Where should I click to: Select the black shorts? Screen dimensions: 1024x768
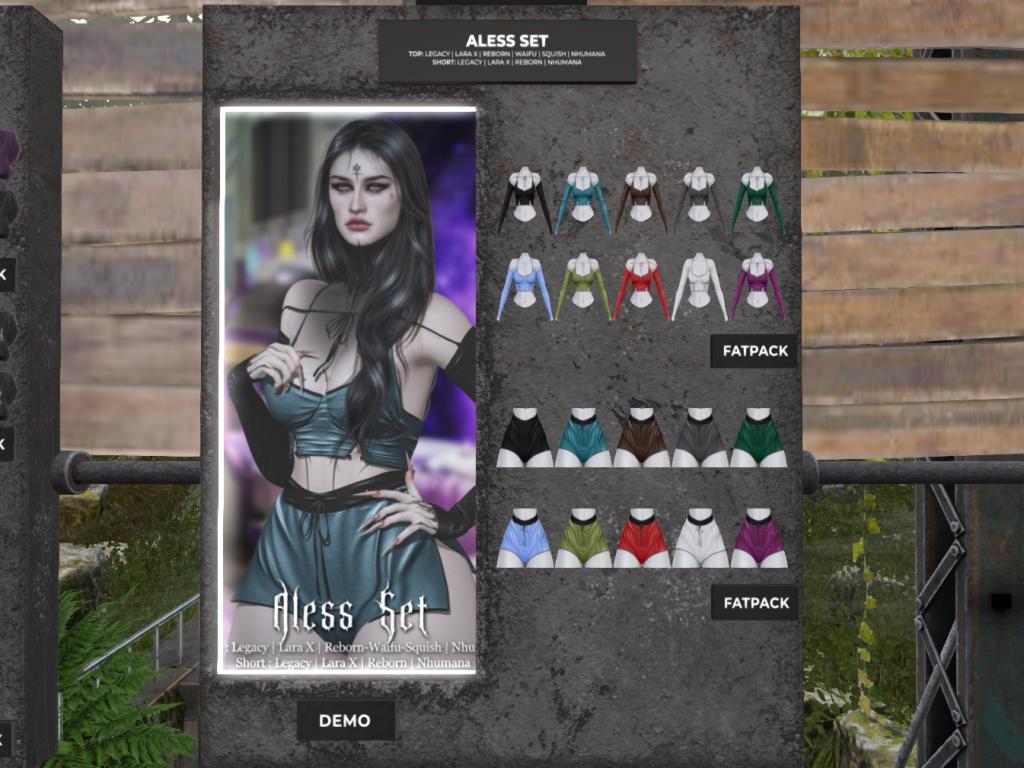point(525,437)
